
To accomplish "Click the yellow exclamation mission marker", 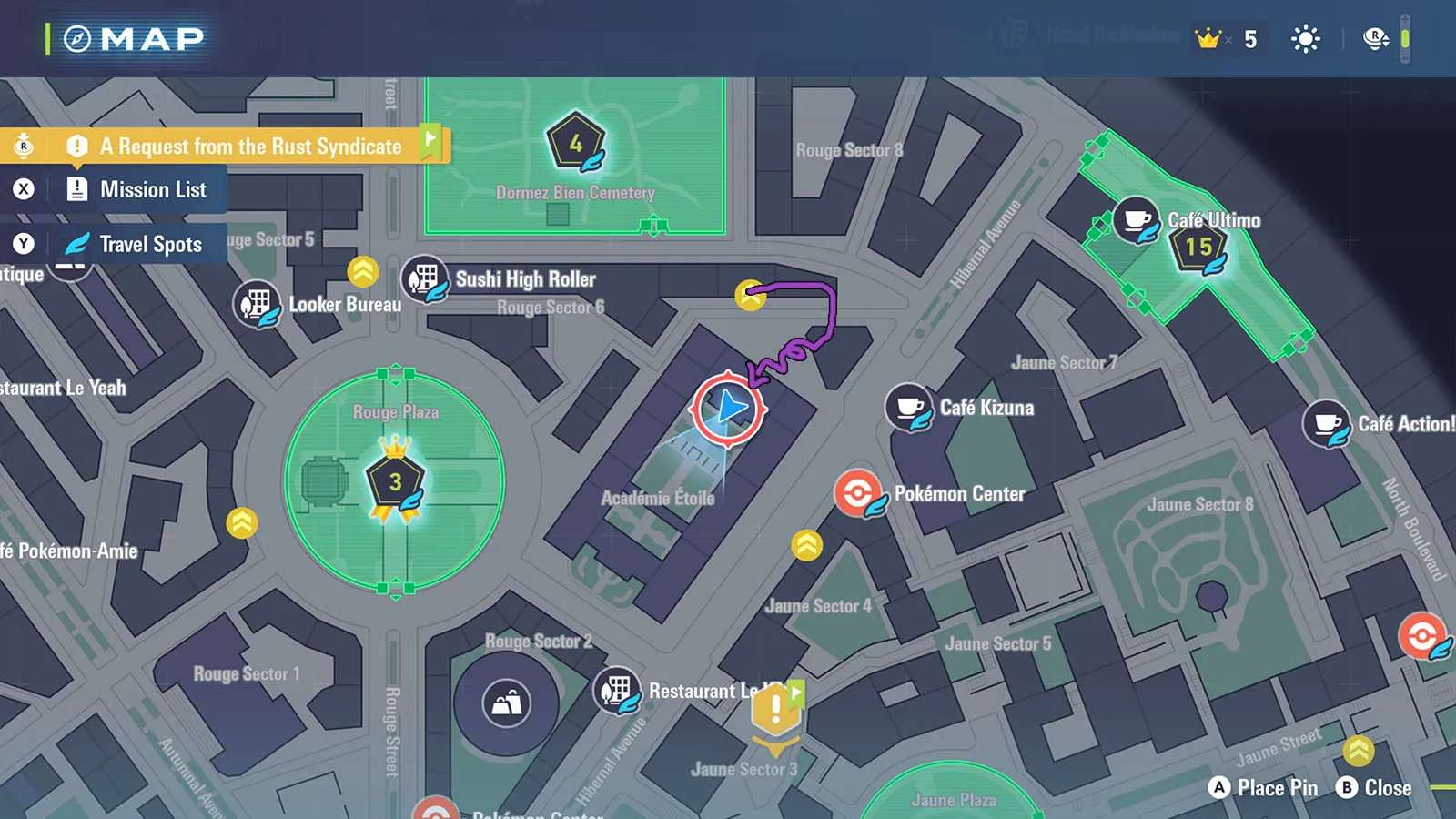I will [775, 712].
